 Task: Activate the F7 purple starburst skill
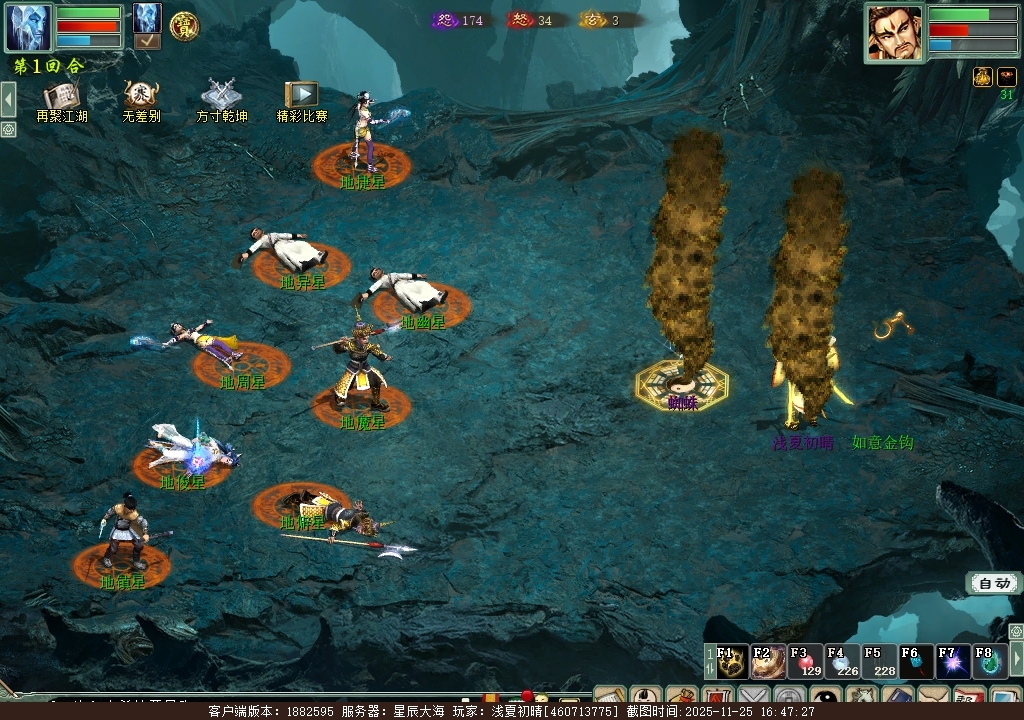[x=953, y=662]
